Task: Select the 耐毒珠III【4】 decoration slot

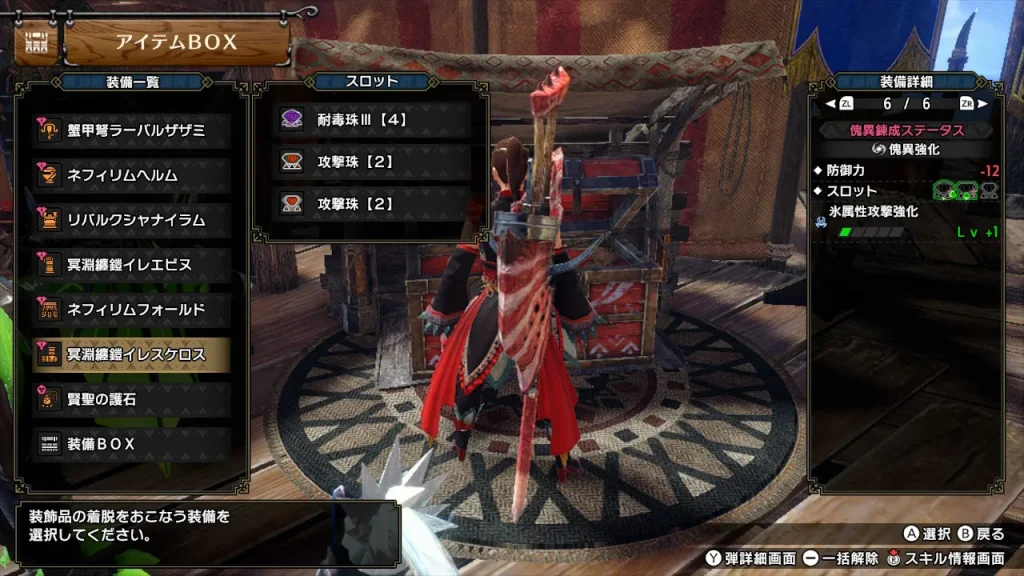Action: click(x=372, y=119)
